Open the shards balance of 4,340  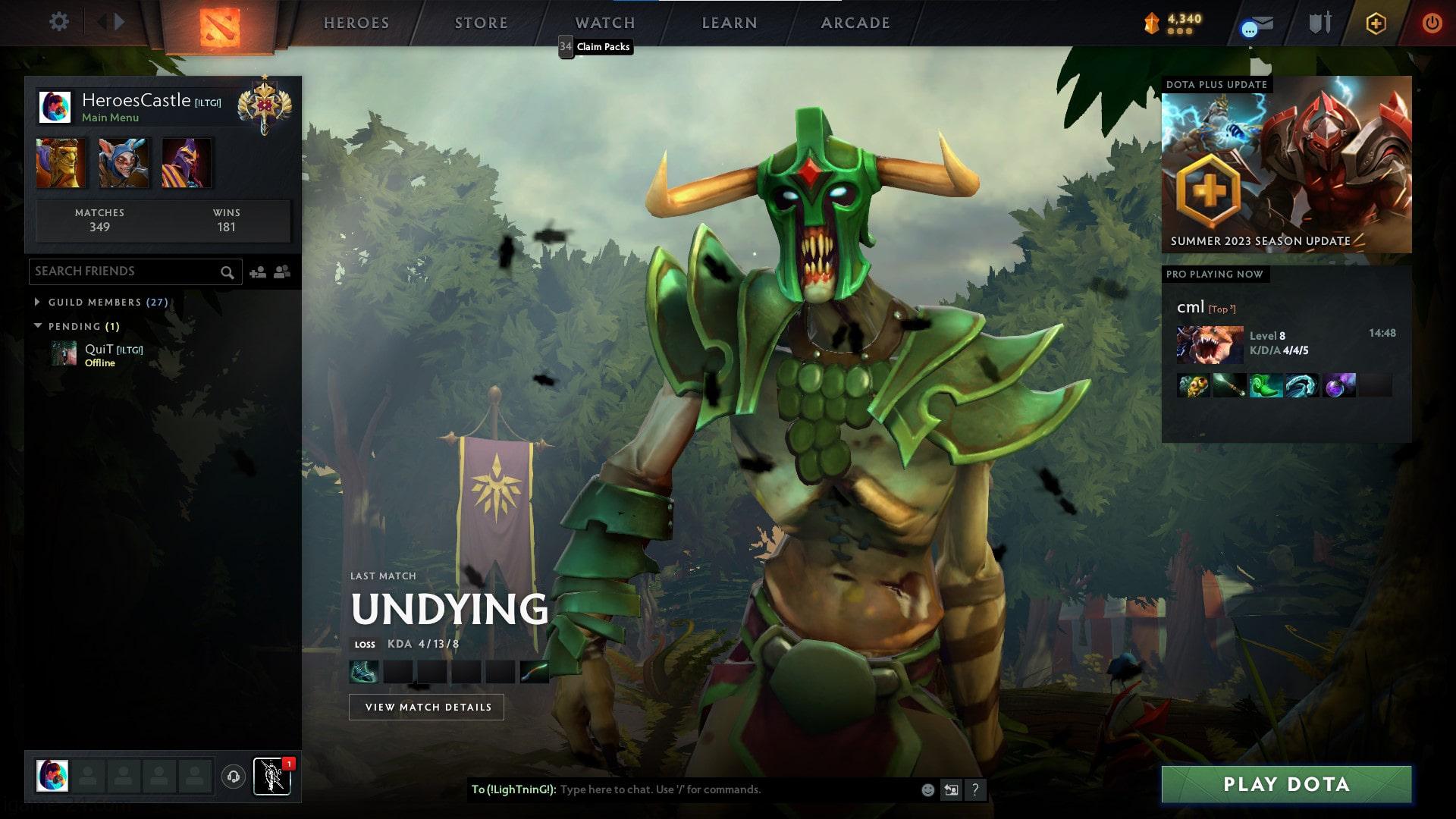1173,23
